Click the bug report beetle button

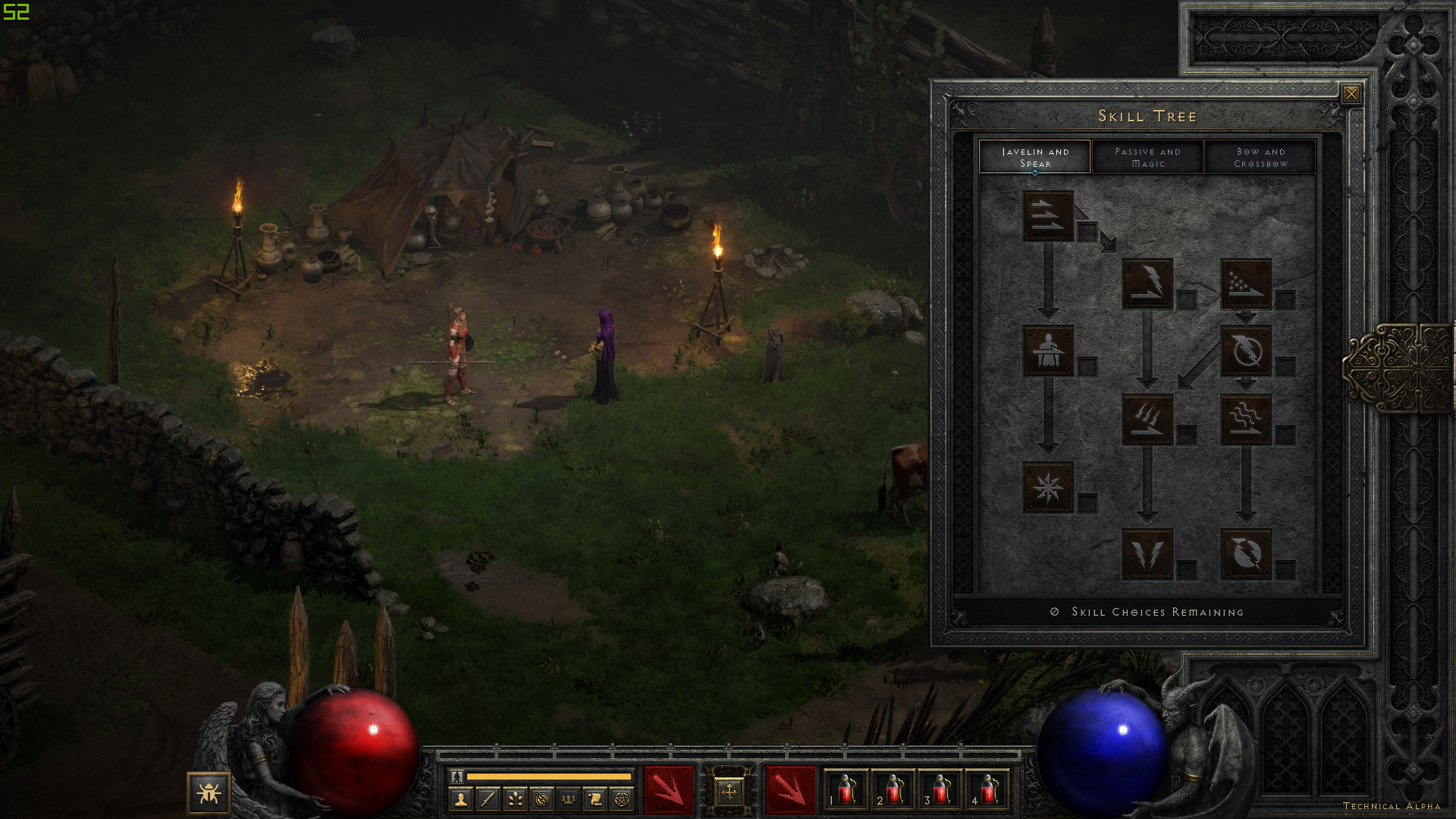pyautogui.click(x=209, y=793)
